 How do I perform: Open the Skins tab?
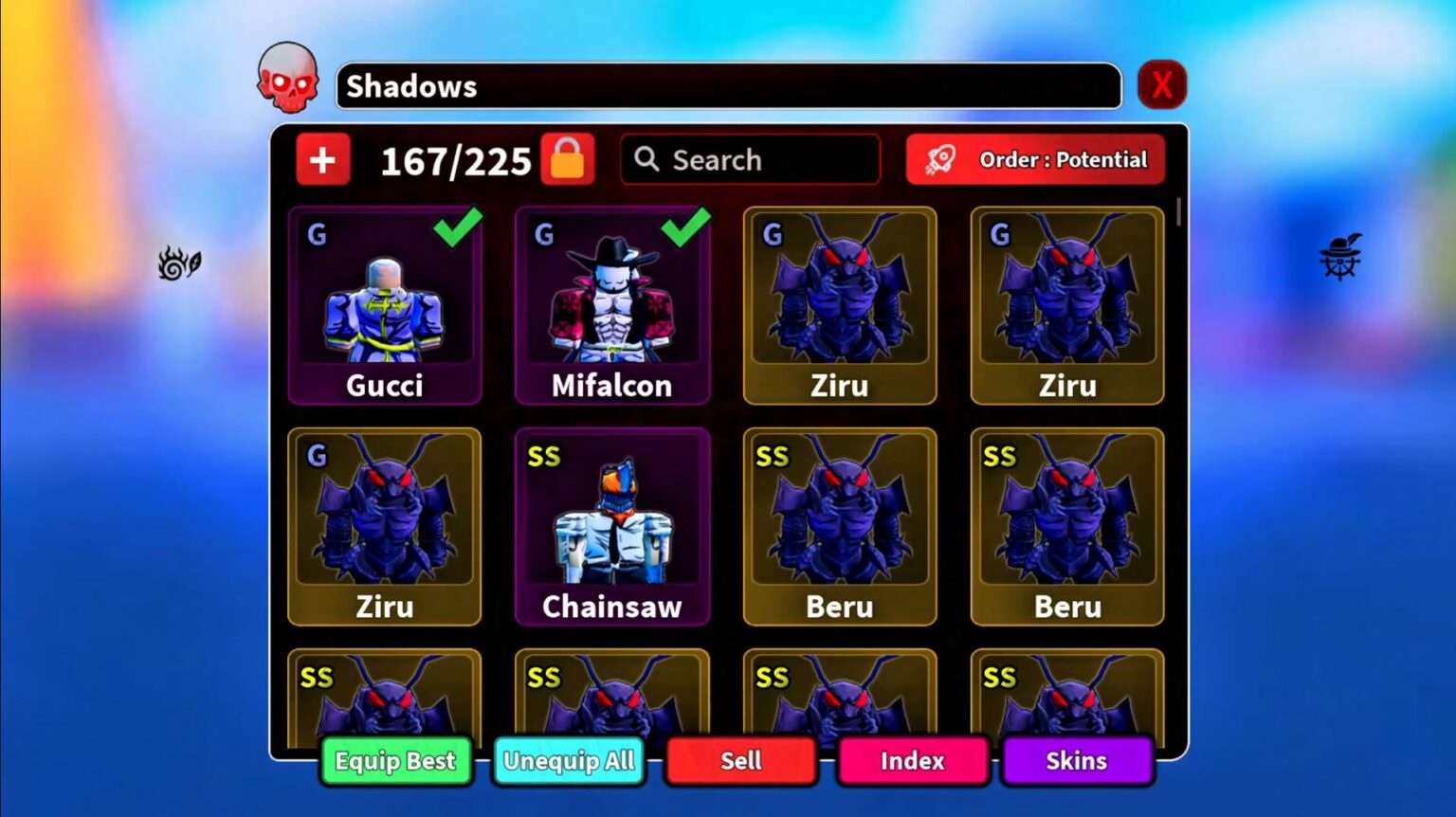[1078, 760]
